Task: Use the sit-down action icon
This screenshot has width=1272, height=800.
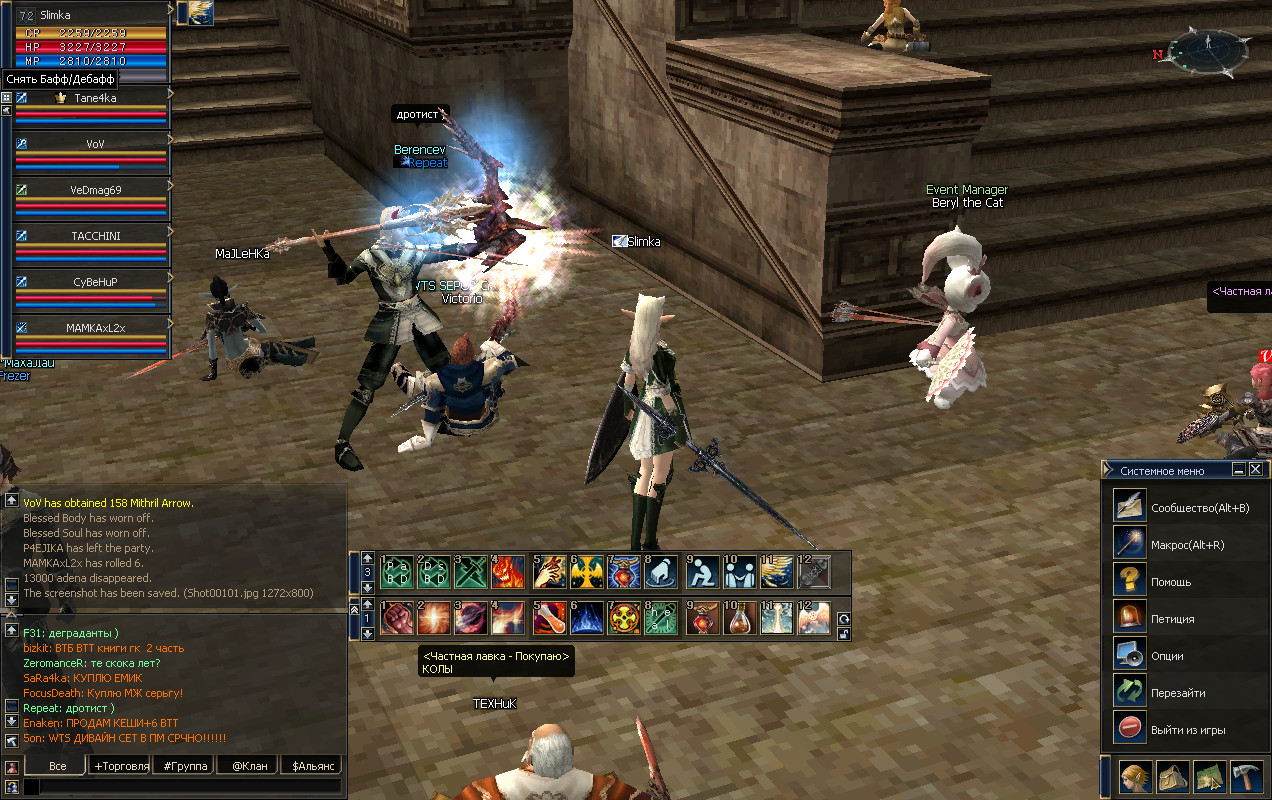Action: tap(704, 572)
